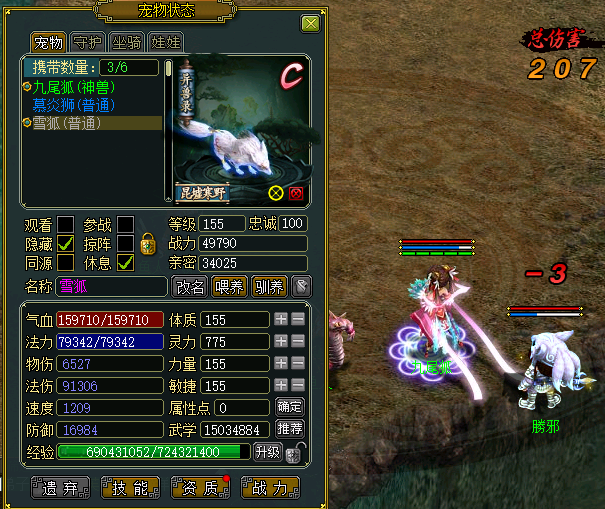Viewport: 605px width, 509px height.
Task: Level up the pet with 升级
Action: pos(268,452)
